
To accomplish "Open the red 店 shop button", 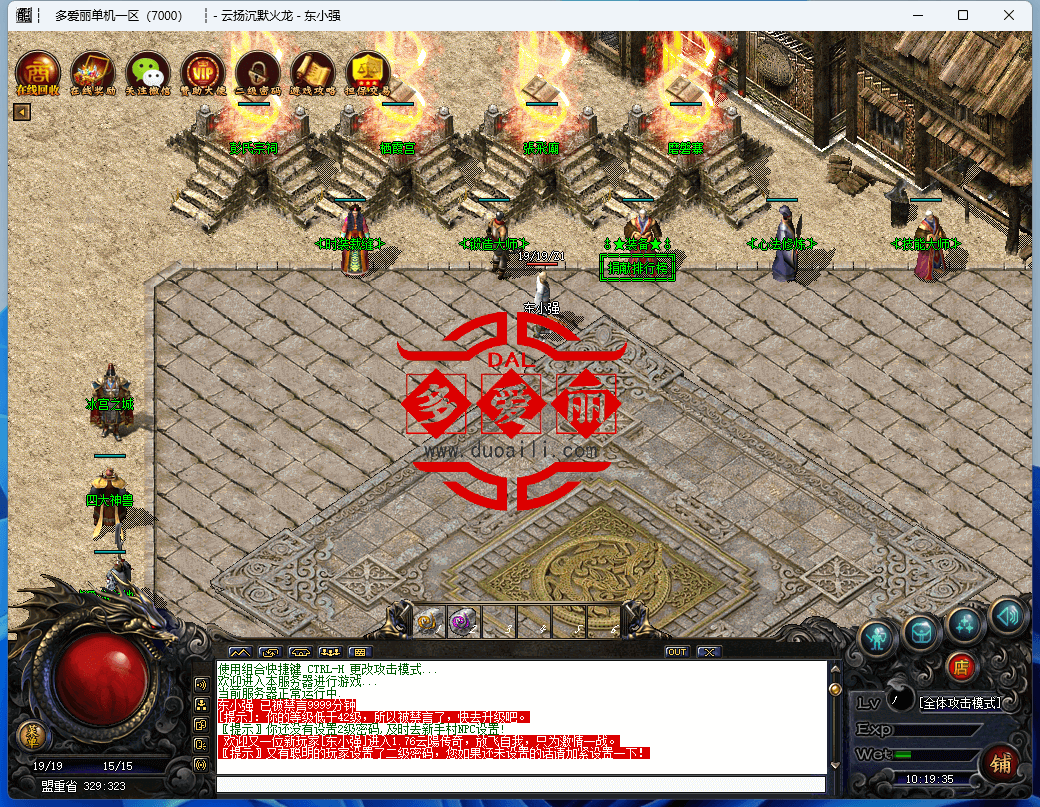I will coord(961,667).
